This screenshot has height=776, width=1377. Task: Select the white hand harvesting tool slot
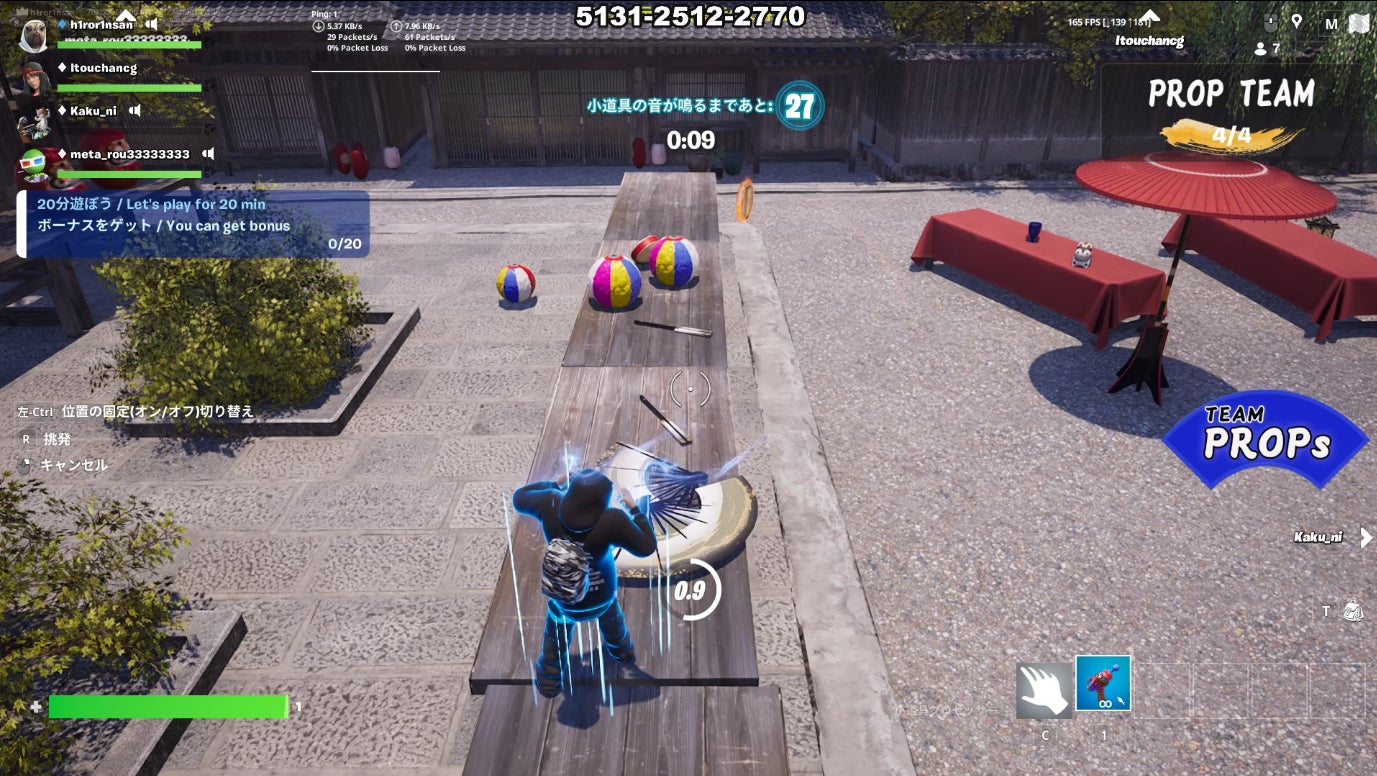[1044, 691]
